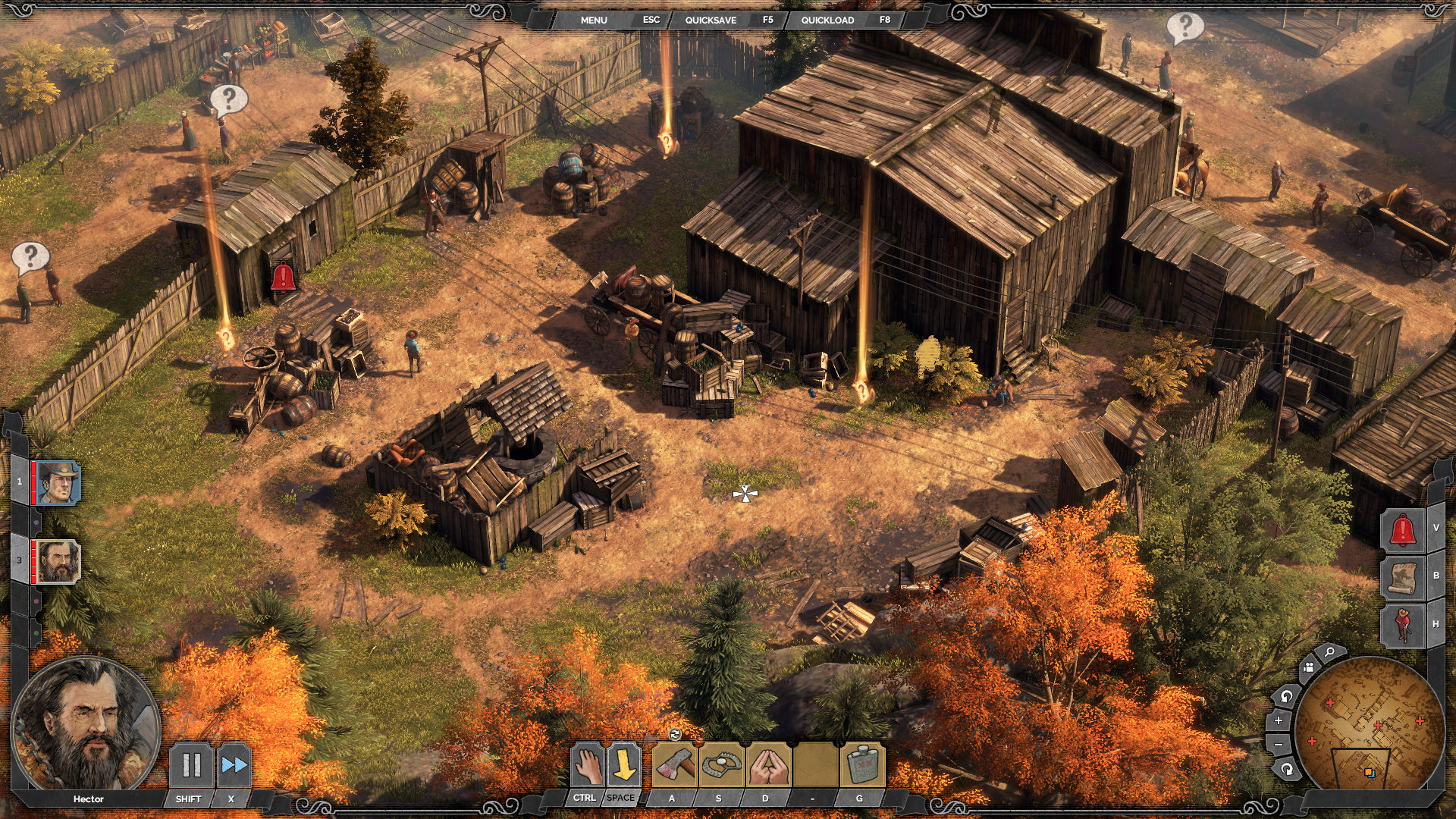Zoom in with the minimap plus button
This screenshot has height=819, width=1456.
tap(1279, 720)
